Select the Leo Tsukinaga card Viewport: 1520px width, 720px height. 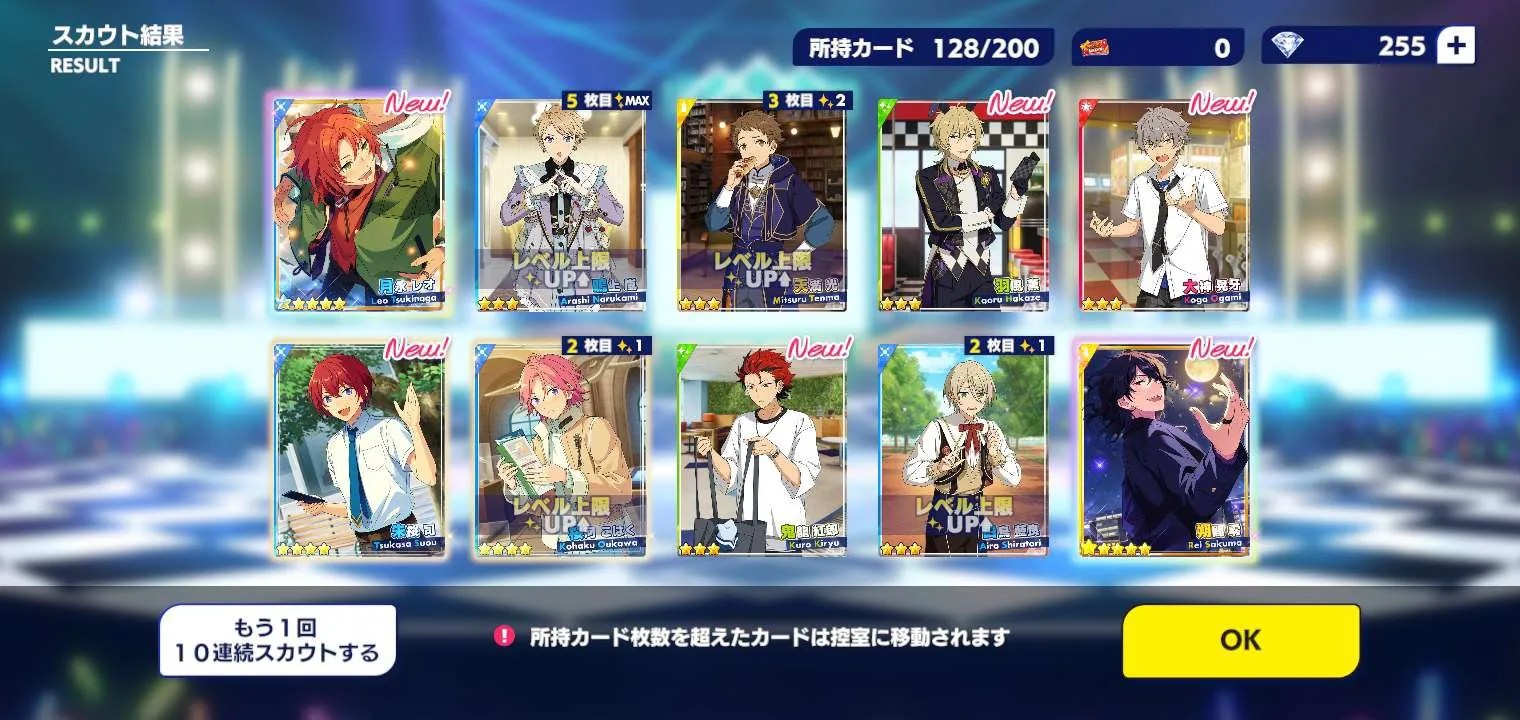(360, 205)
